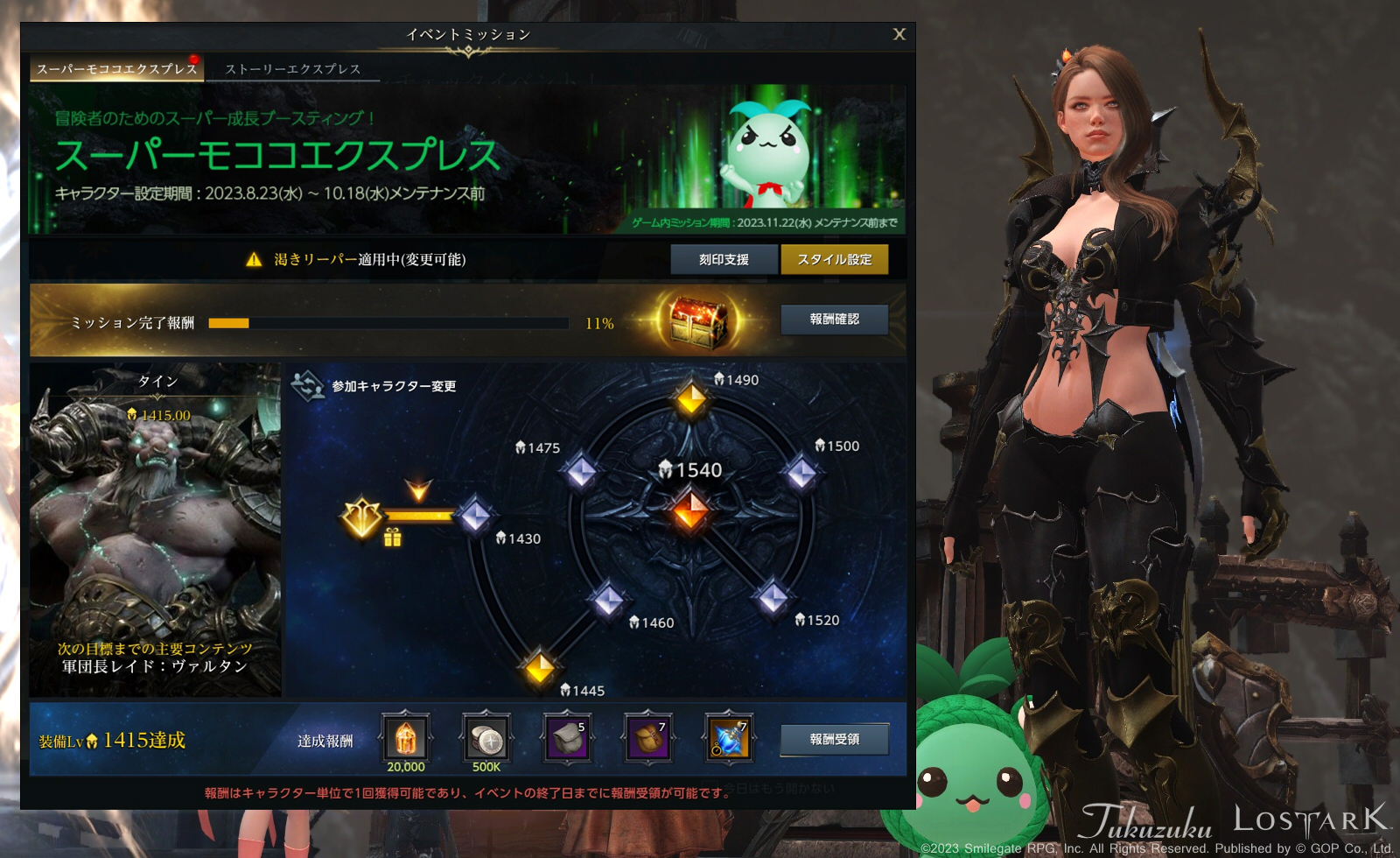This screenshot has width=1400, height=858.
Task: Select the 1430 milestone node
Action: tap(474, 517)
